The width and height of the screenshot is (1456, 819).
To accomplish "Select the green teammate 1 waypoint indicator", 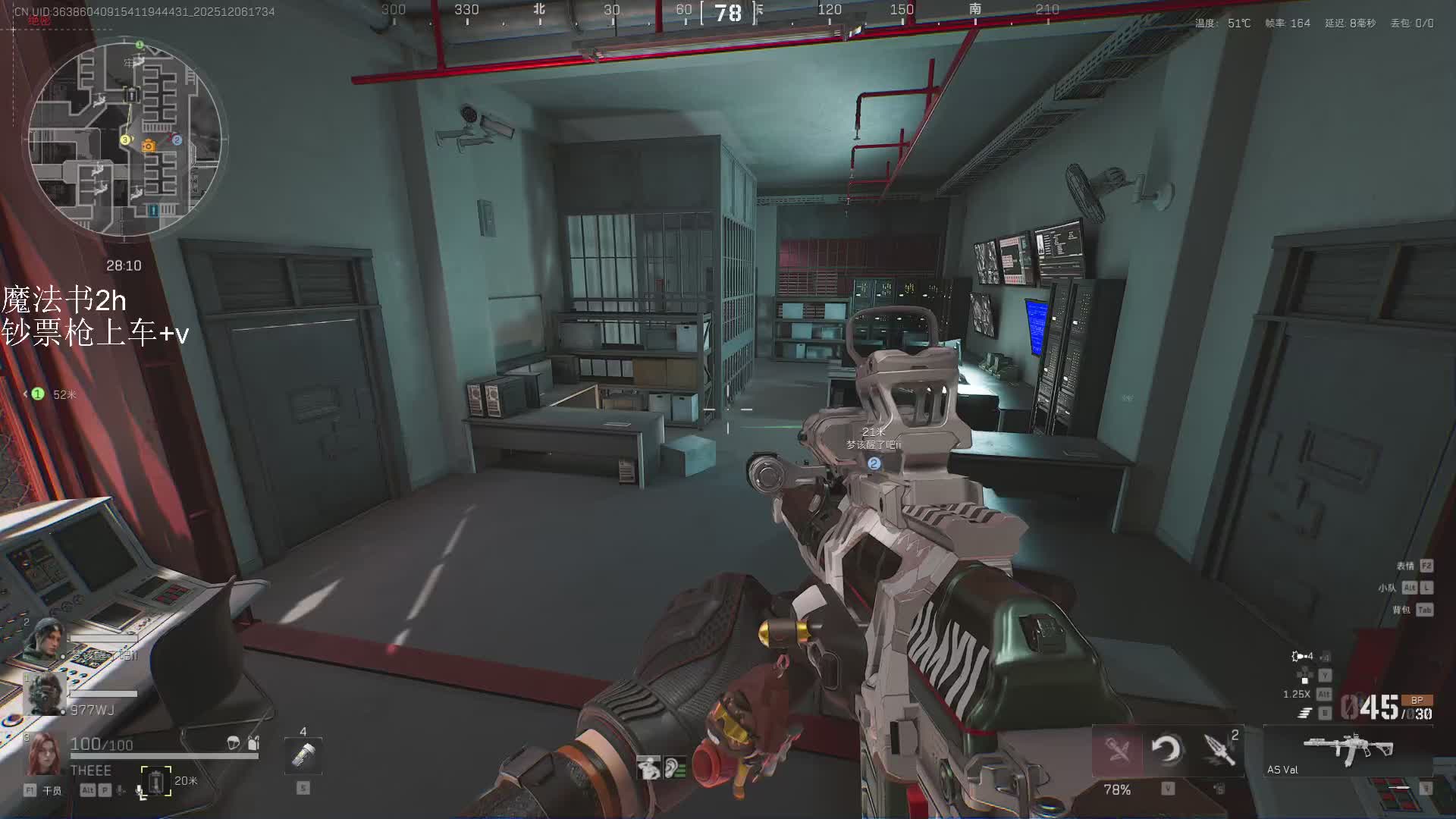I will 38,394.
